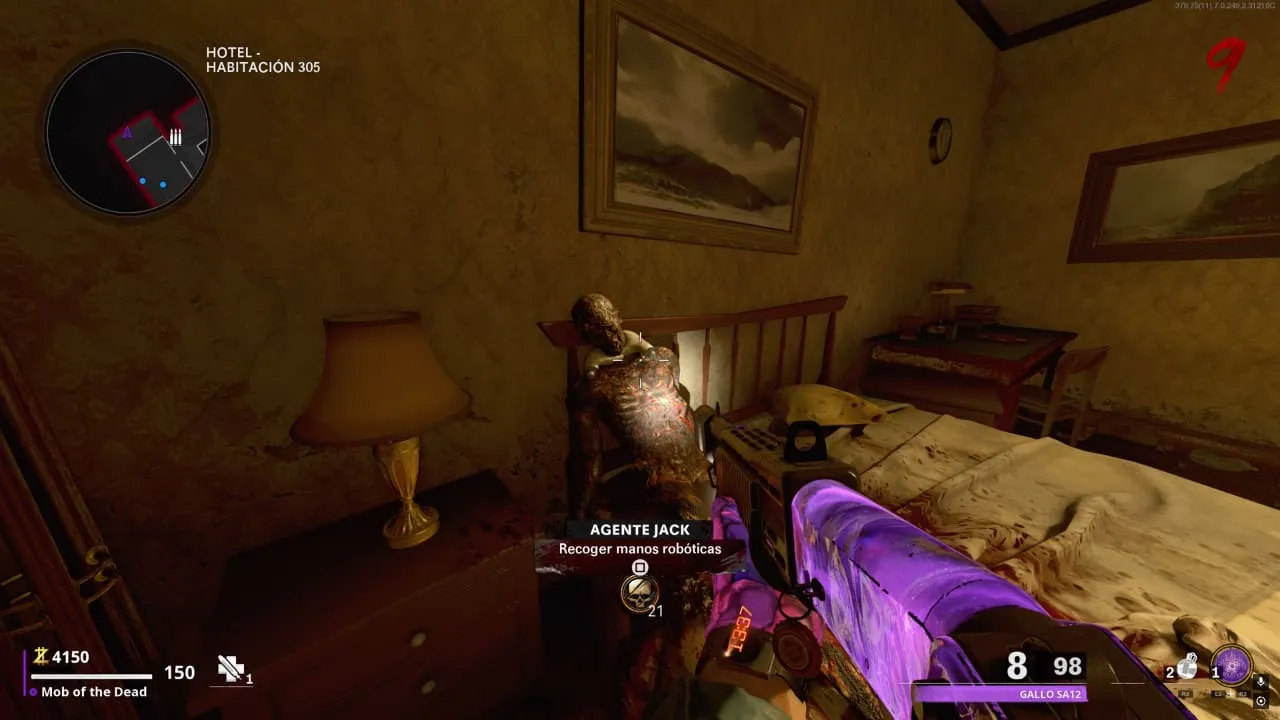Open the circular minimap

pyautogui.click(x=127, y=131)
